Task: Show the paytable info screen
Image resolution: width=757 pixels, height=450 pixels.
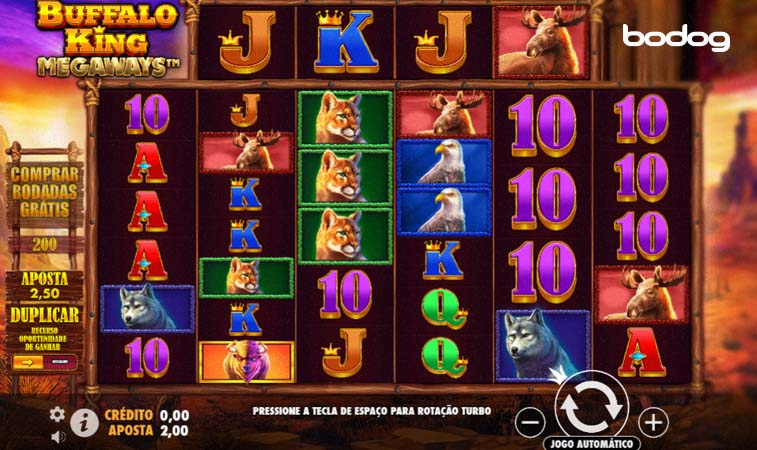Action: coord(84,423)
